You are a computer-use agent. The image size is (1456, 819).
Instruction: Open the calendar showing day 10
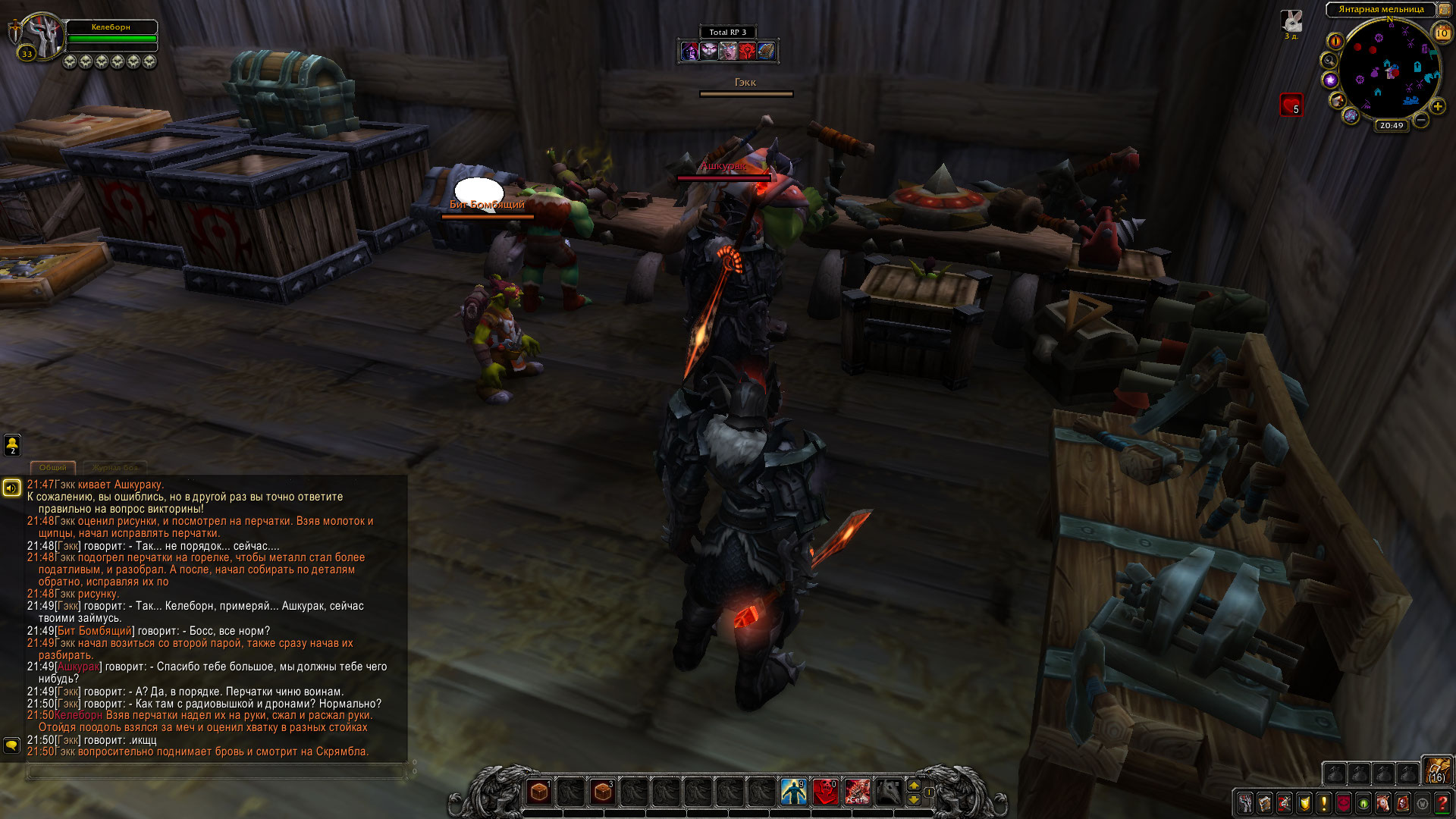point(1442,33)
